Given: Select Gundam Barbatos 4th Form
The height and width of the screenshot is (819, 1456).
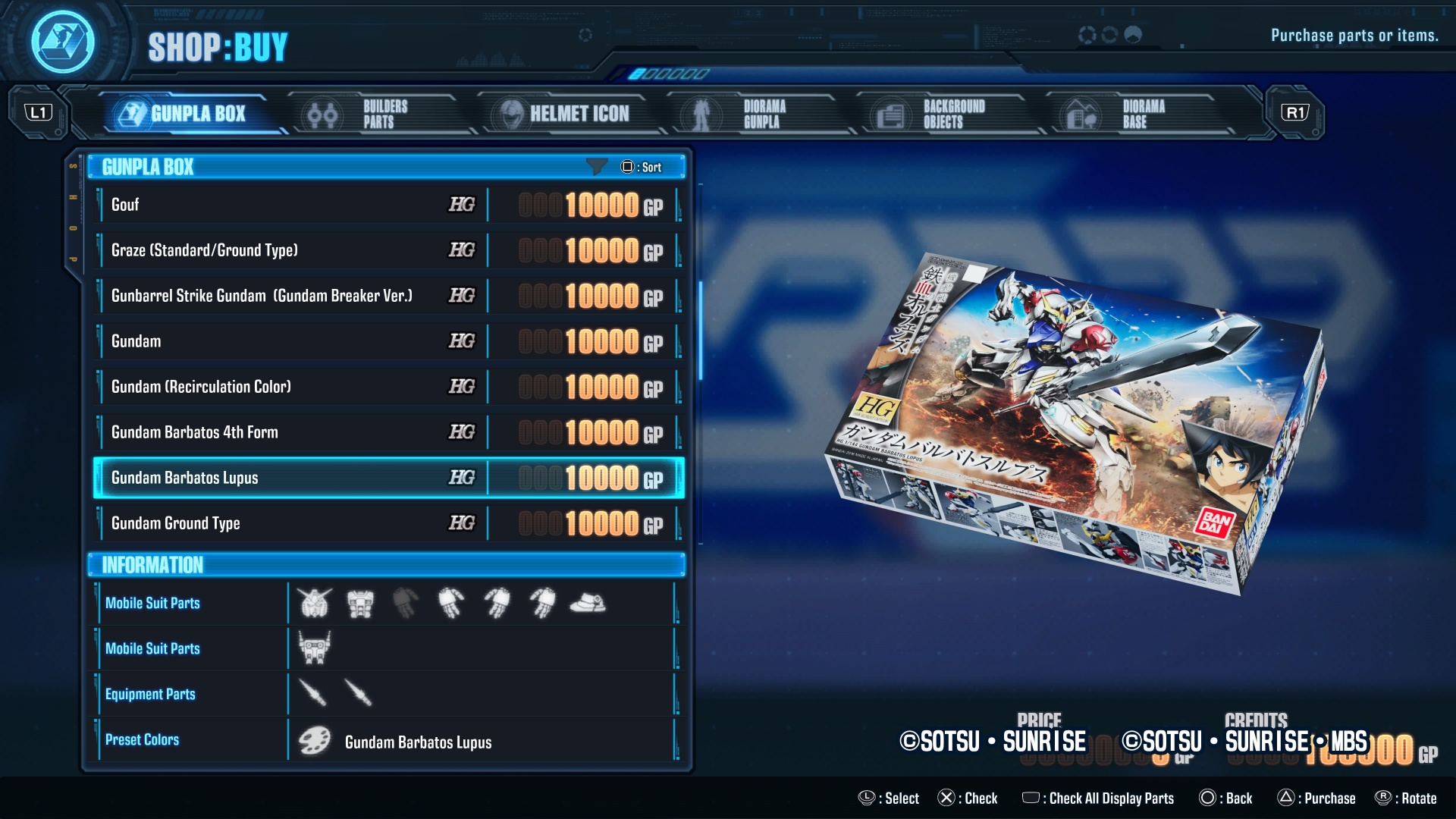Looking at the screenshot, I should 387,432.
